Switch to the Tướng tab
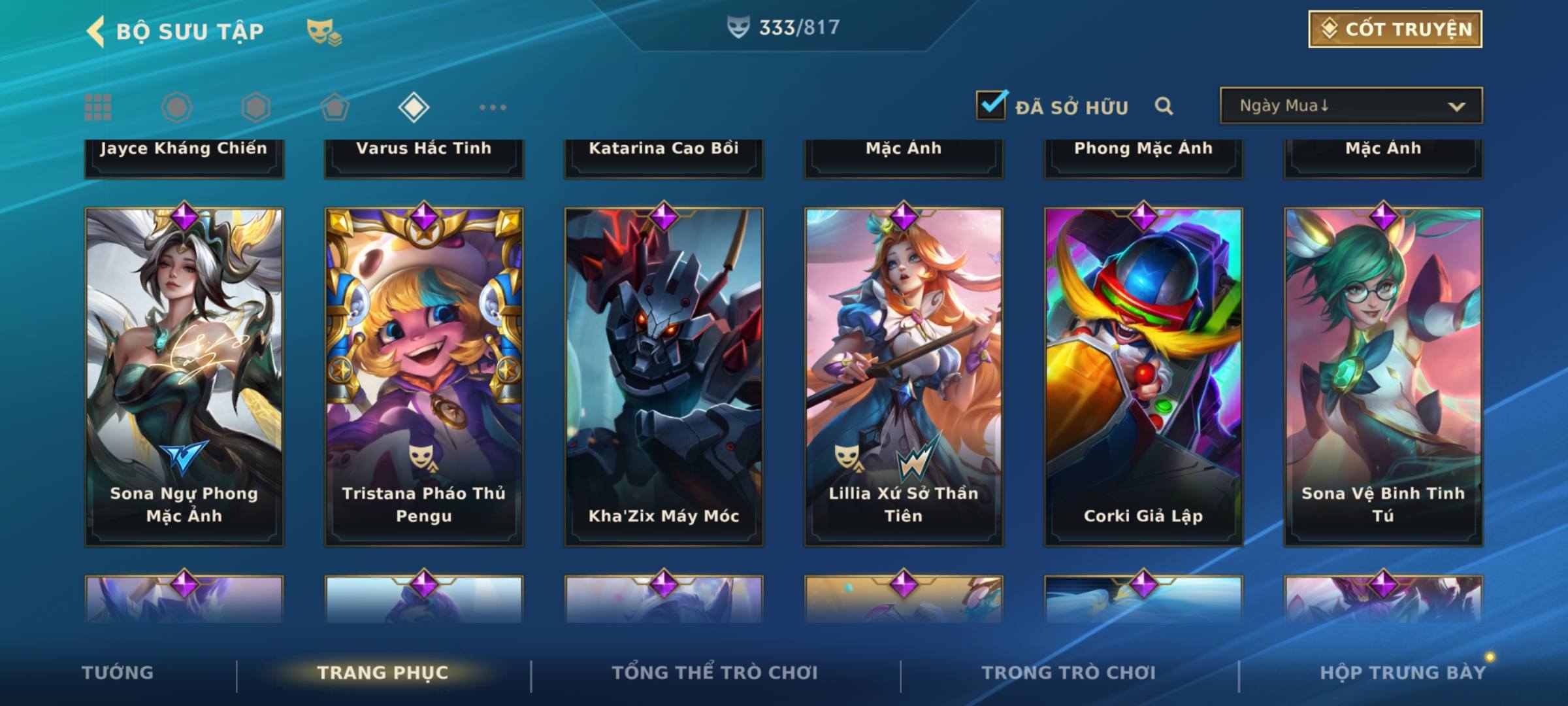Image resolution: width=1568 pixels, height=706 pixels. pos(118,673)
